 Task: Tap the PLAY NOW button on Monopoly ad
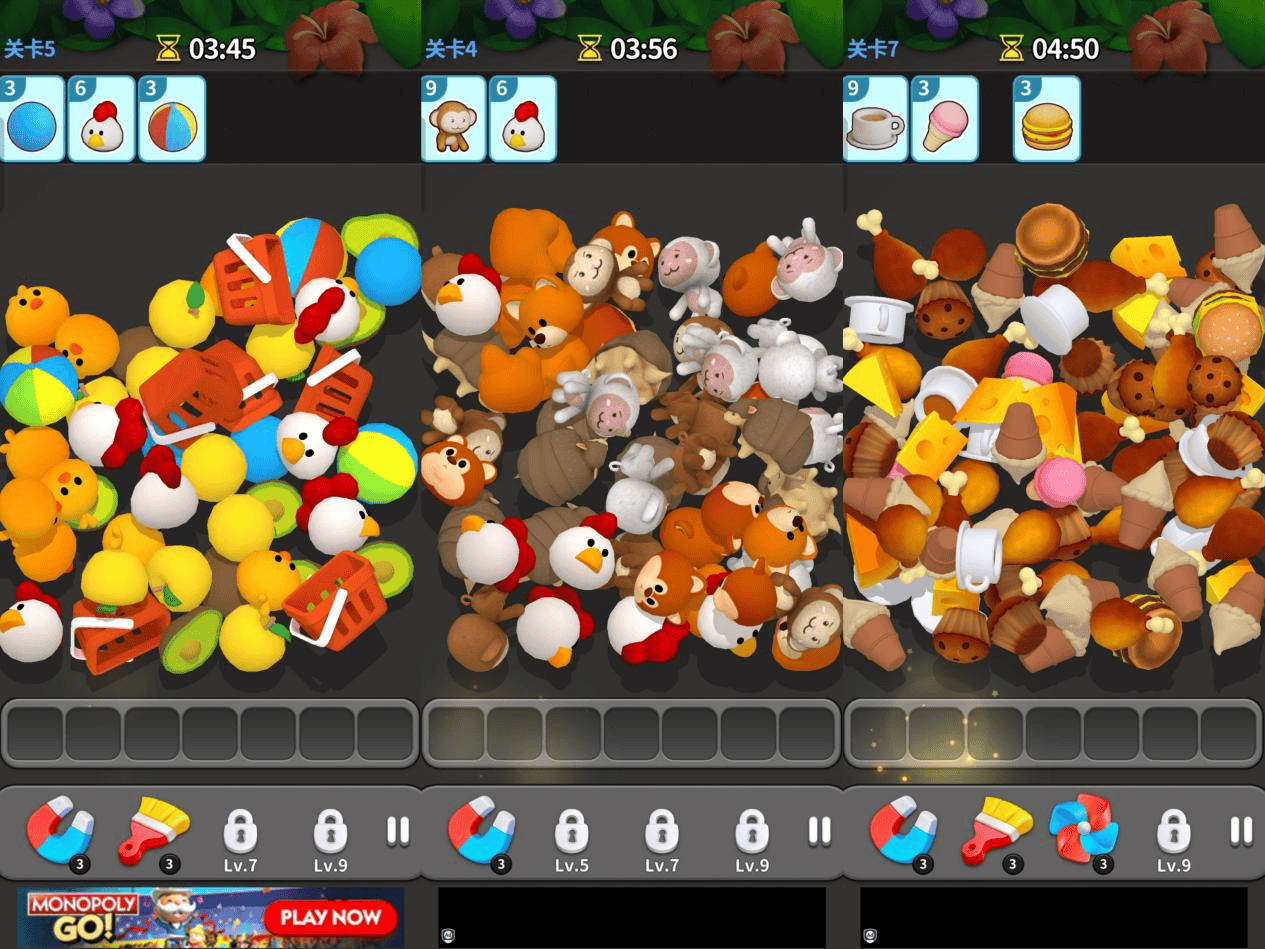(330, 917)
